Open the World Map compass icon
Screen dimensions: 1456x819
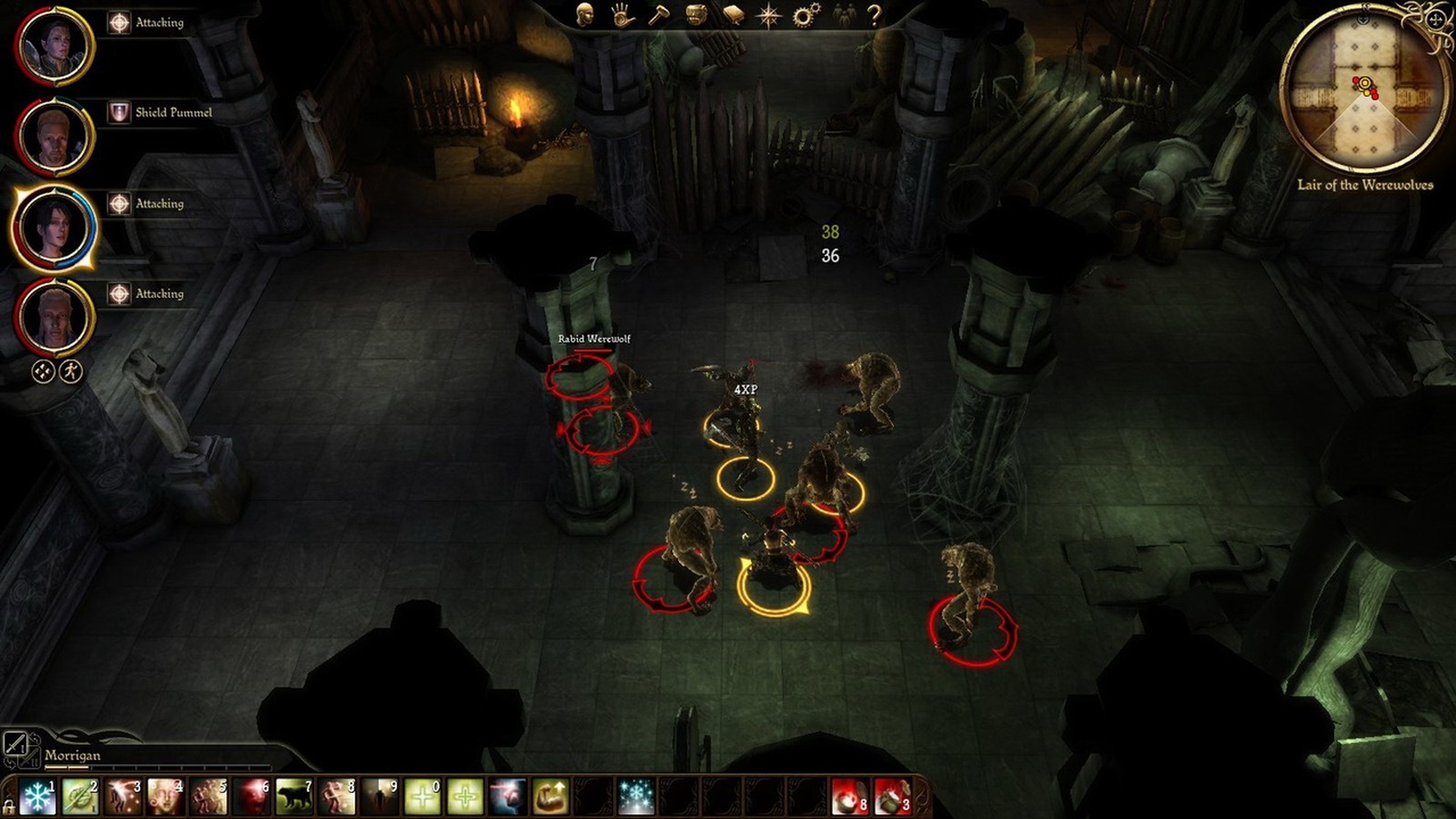point(770,15)
